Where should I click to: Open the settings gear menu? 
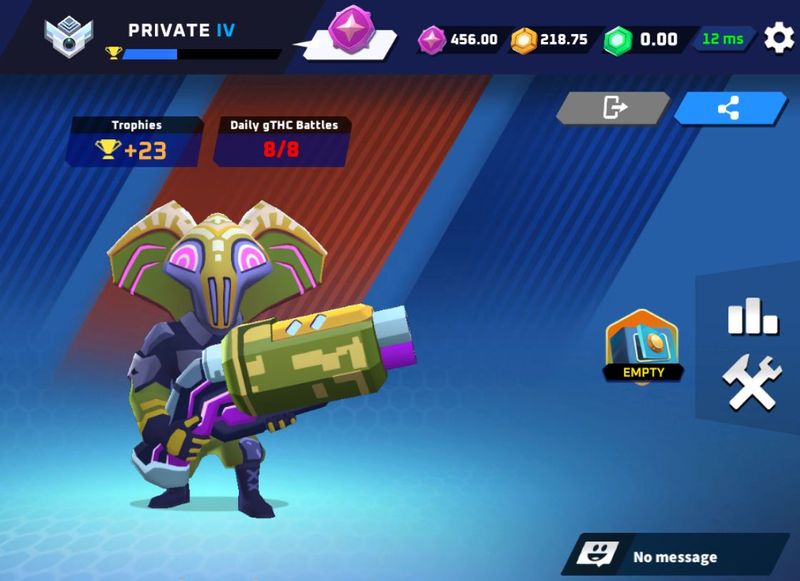point(779,39)
